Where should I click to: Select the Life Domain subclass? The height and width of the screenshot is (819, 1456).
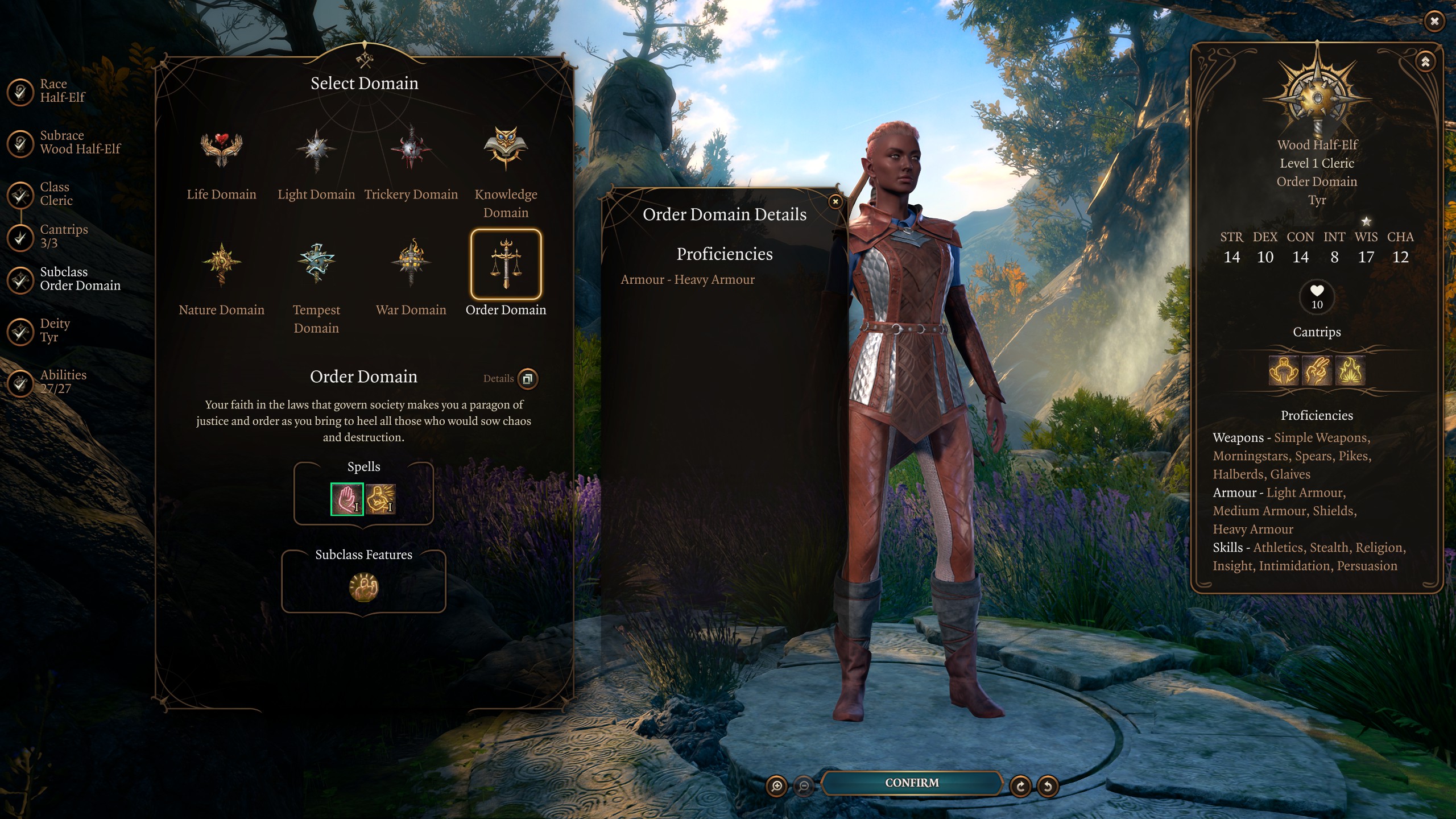221,149
